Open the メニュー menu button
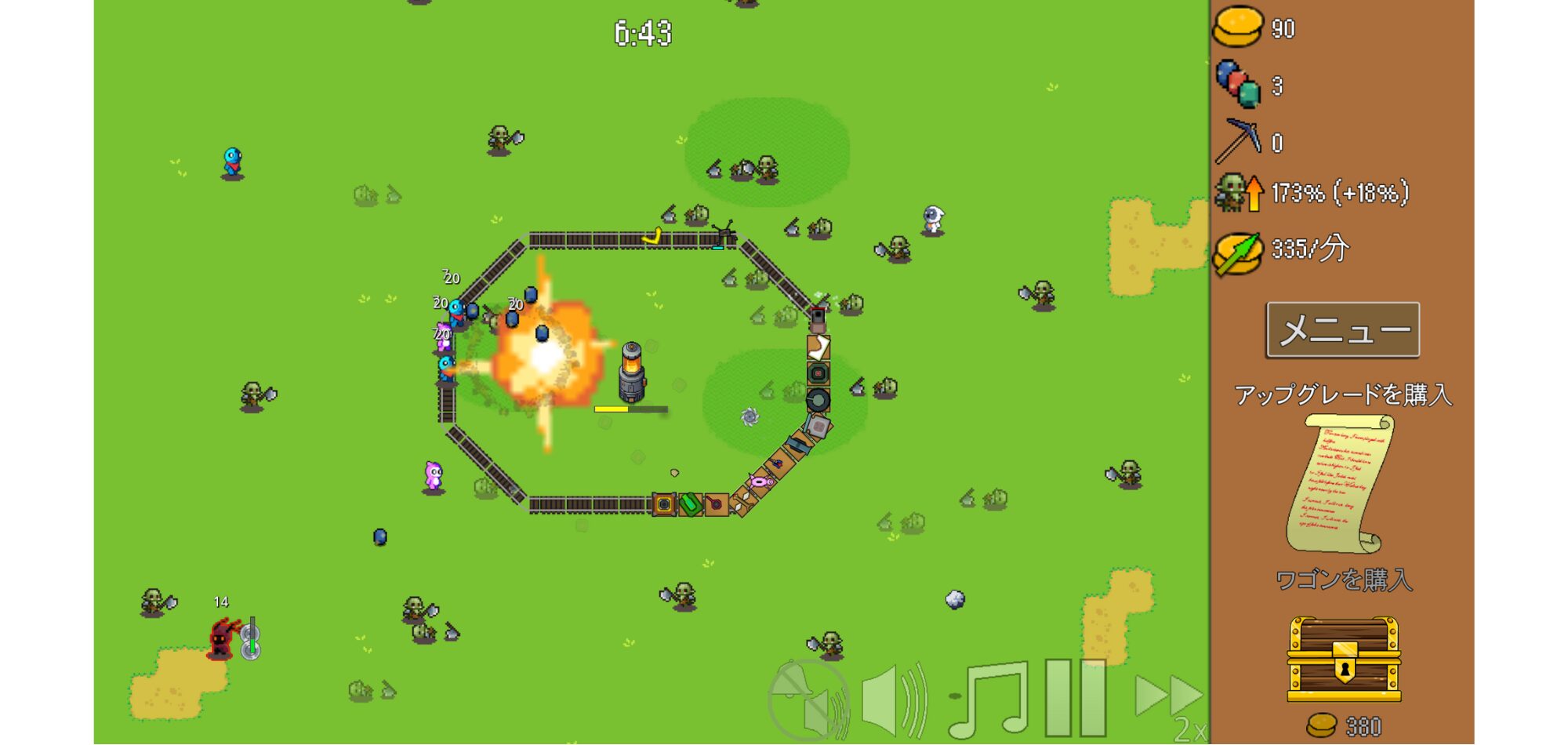 [x=1342, y=330]
